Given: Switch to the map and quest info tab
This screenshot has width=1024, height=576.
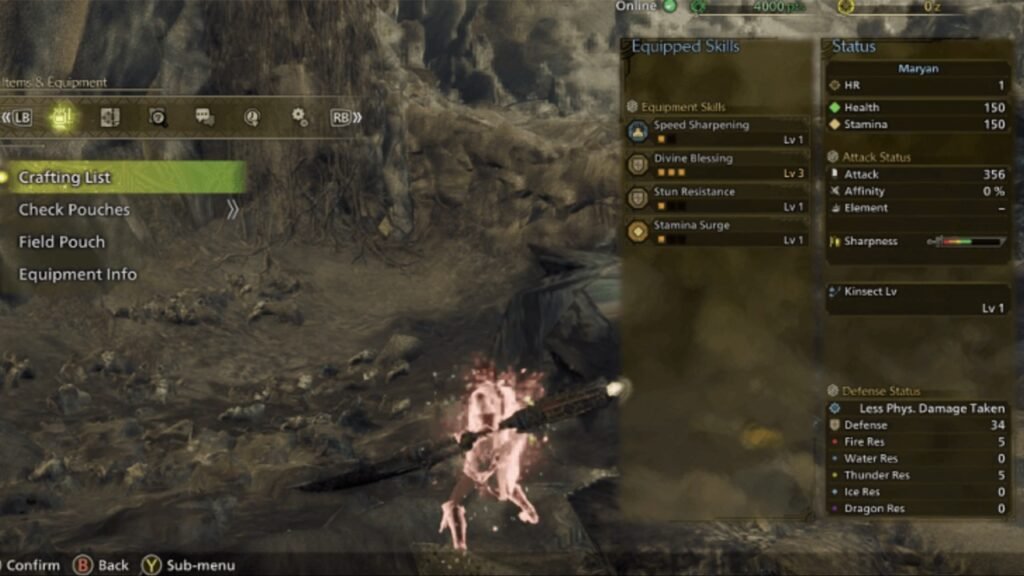Looking at the screenshot, I should pos(110,117).
